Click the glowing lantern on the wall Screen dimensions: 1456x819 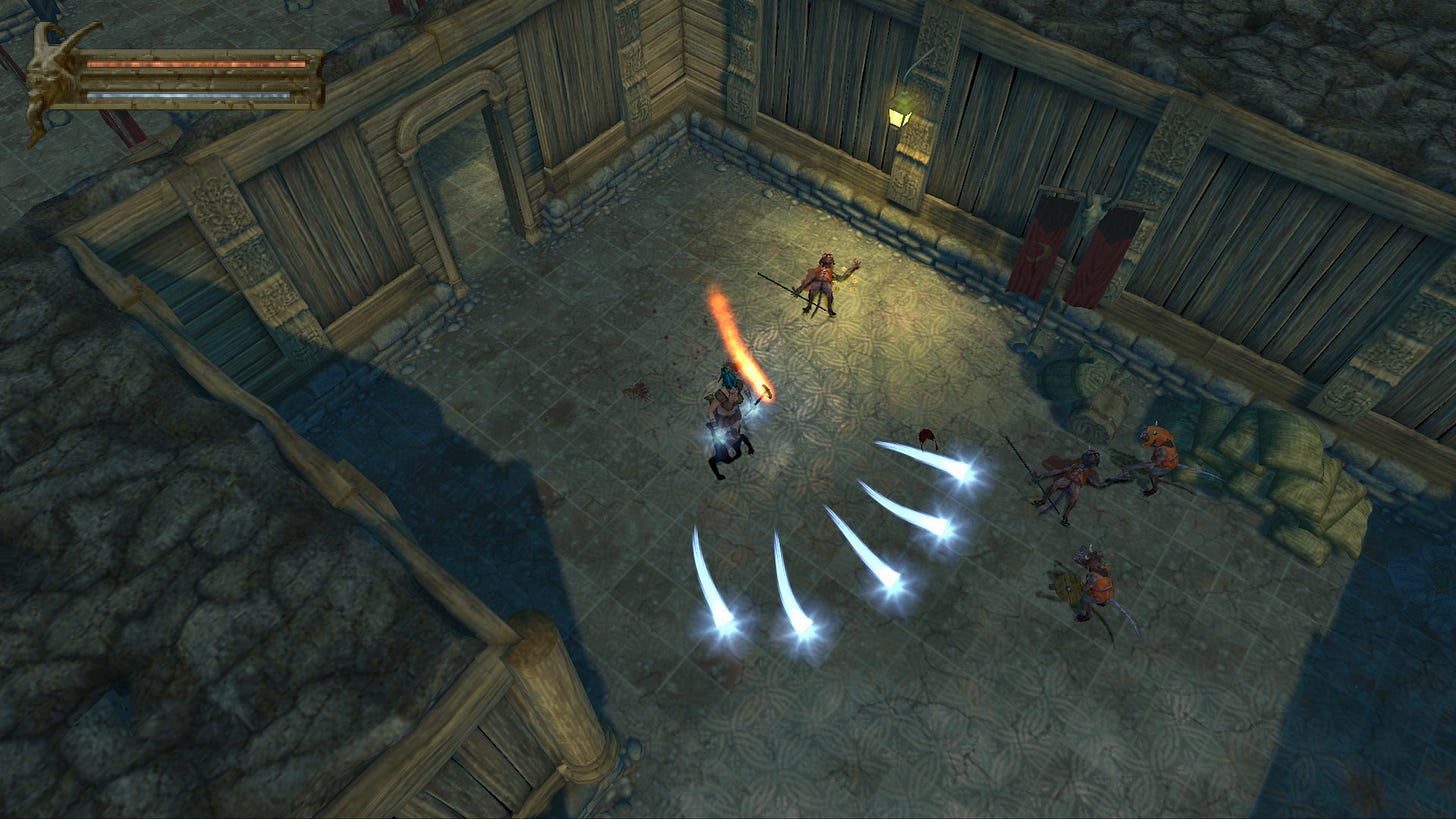coord(900,115)
